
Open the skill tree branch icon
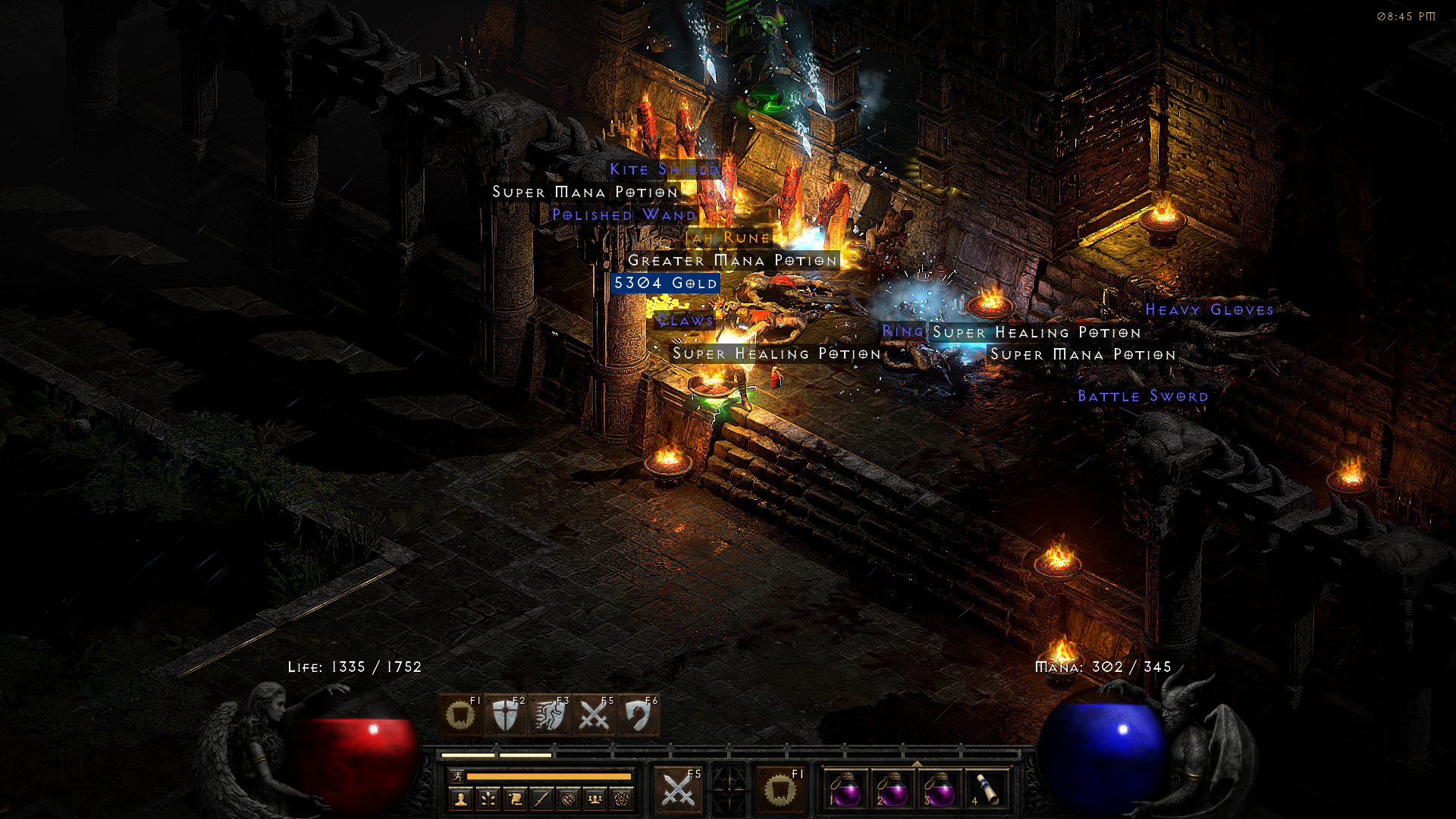pyautogui.click(x=488, y=799)
